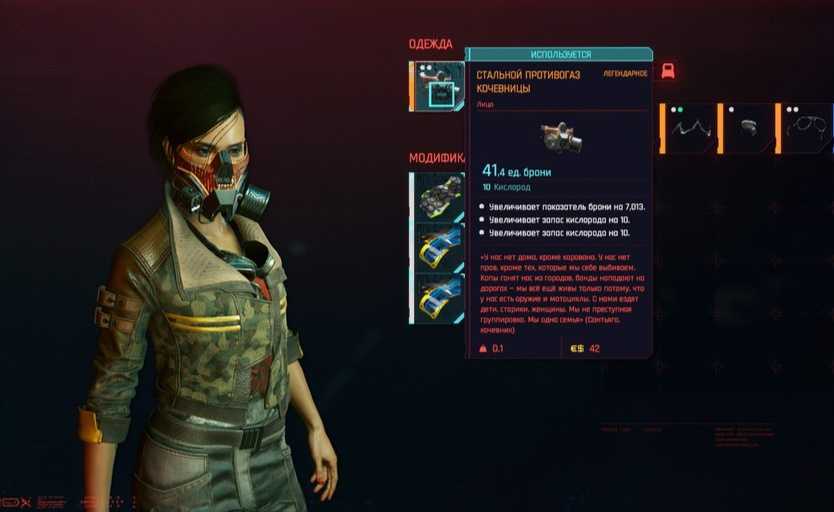Select the small dark mask item slot
This screenshot has width=834, height=512.
[x=748, y=128]
